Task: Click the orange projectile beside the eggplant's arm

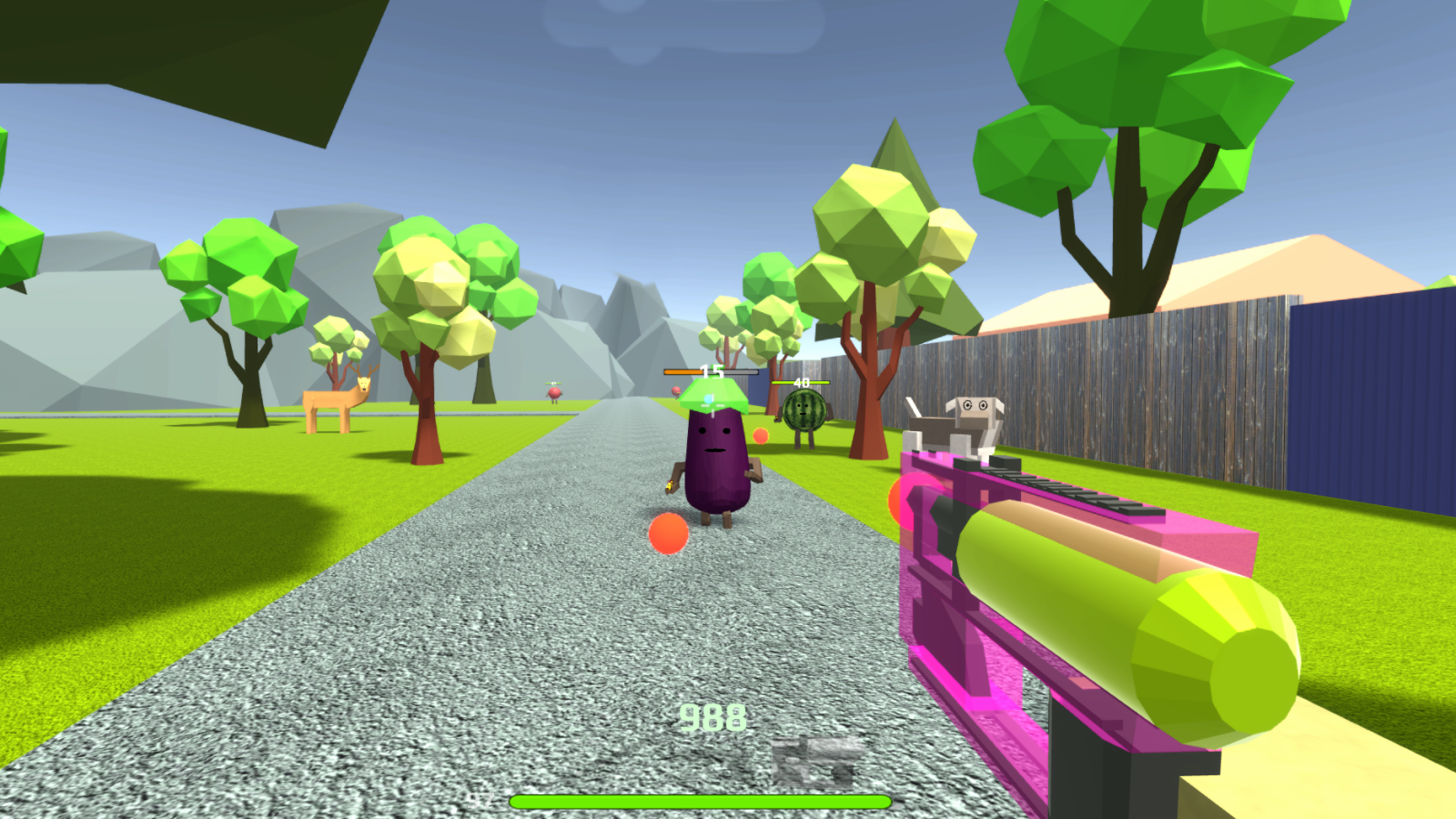Action: [759, 435]
